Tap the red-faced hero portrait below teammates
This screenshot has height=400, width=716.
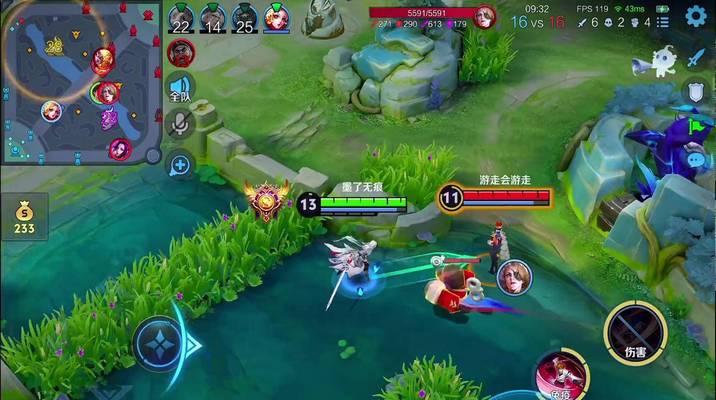click(x=180, y=53)
